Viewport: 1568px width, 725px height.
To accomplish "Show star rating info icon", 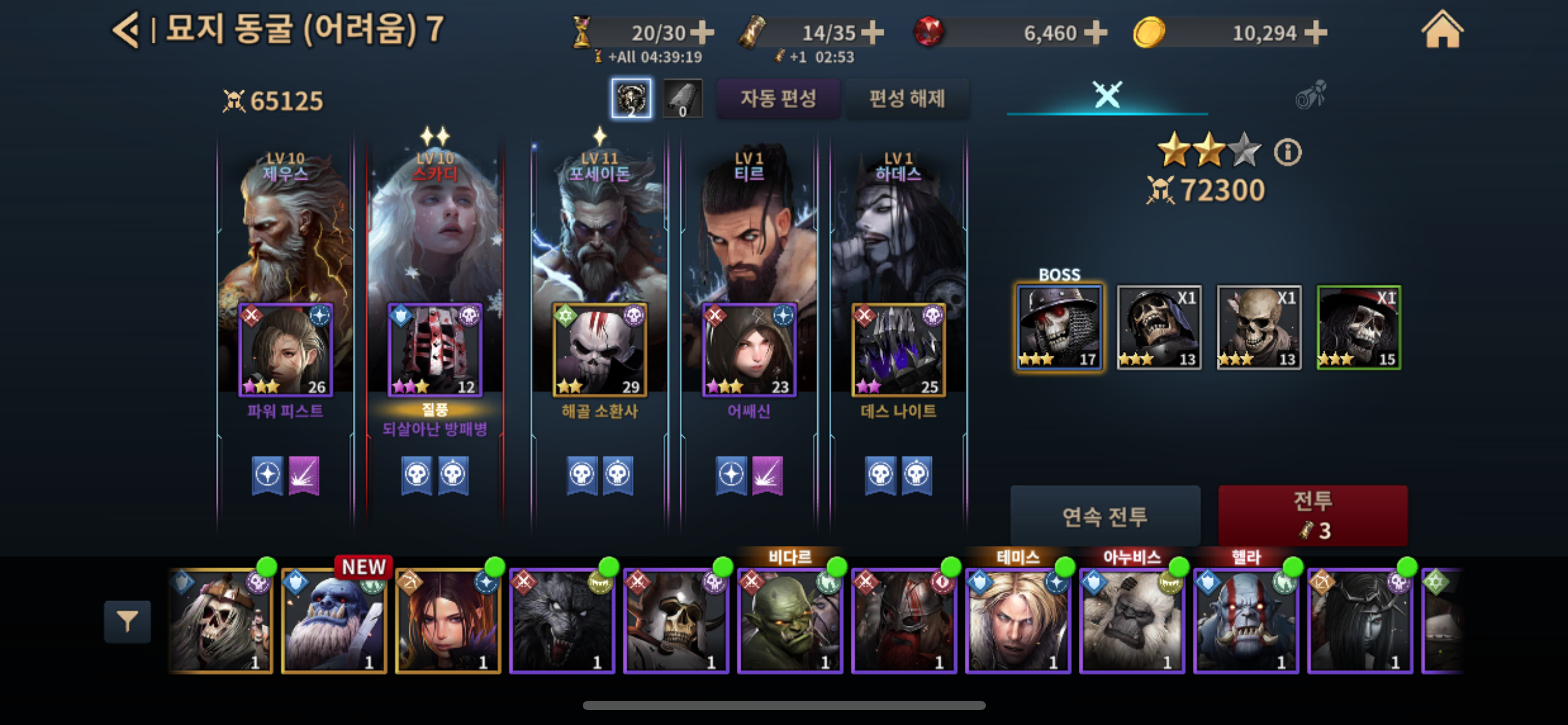I will pyautogui.click(x=1287, y=152).
